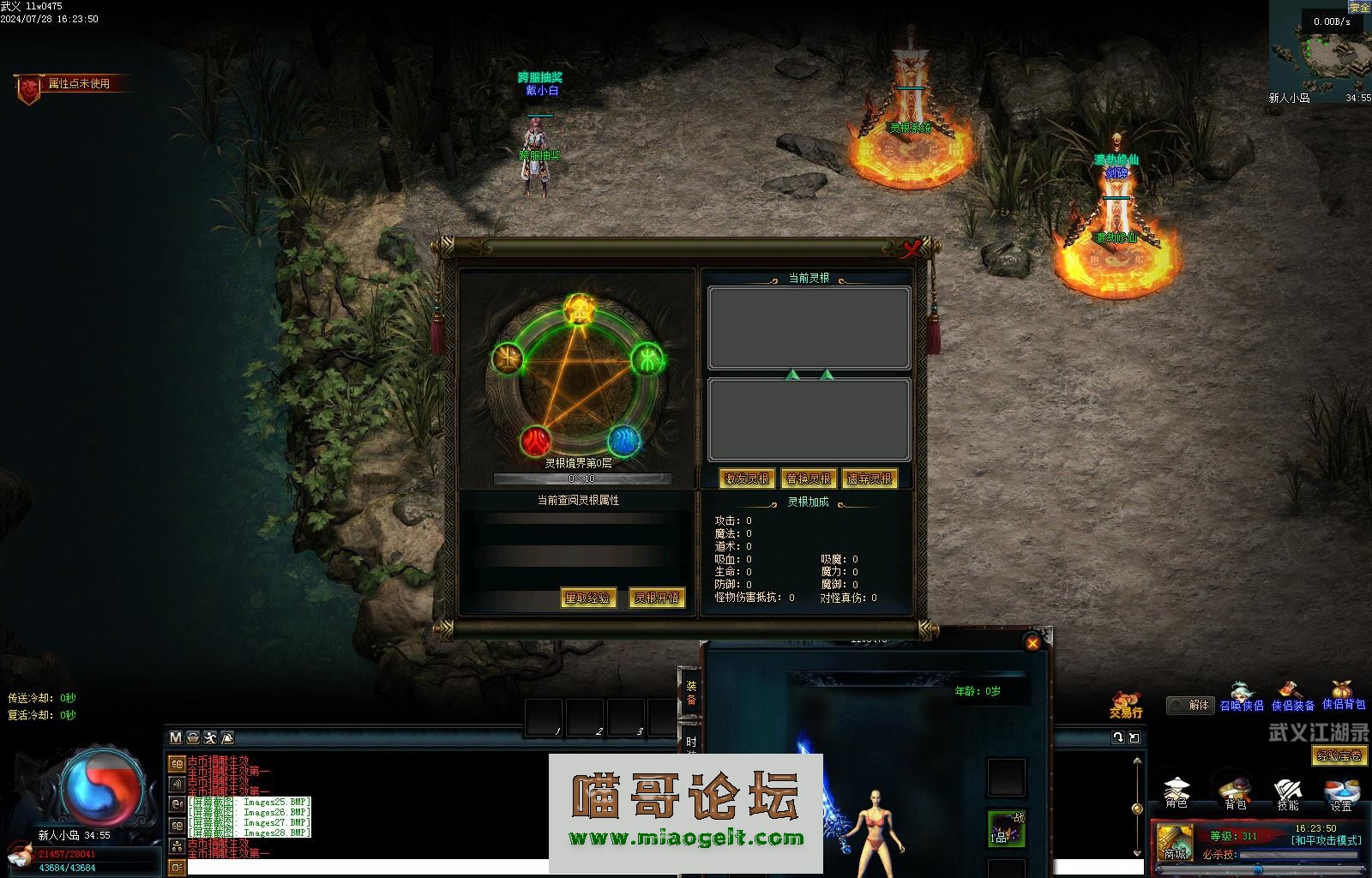Open the 背包 backpack
1372x878 pixels.
point(1235,792)
